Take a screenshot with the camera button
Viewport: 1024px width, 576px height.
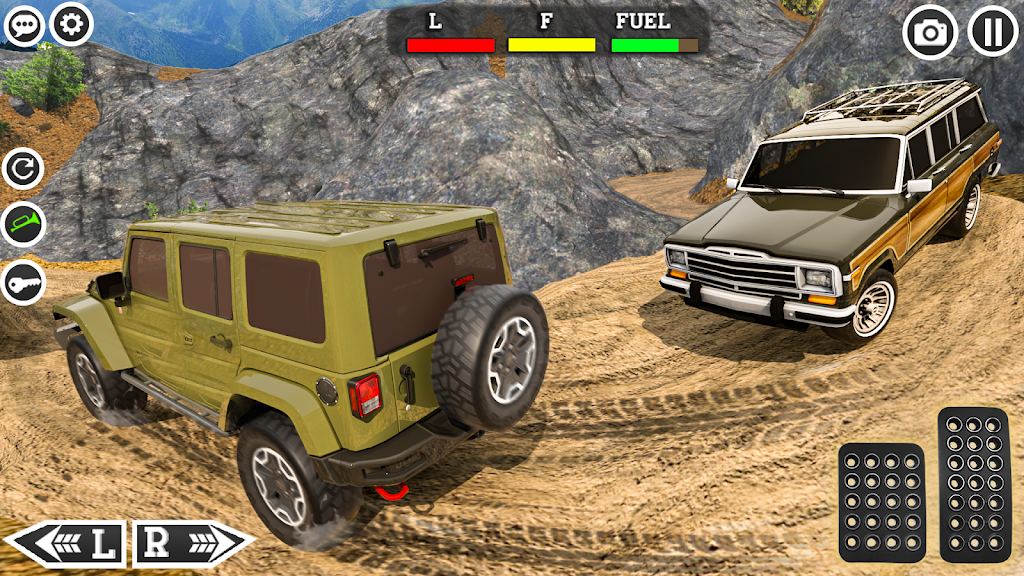coord(930,33)
